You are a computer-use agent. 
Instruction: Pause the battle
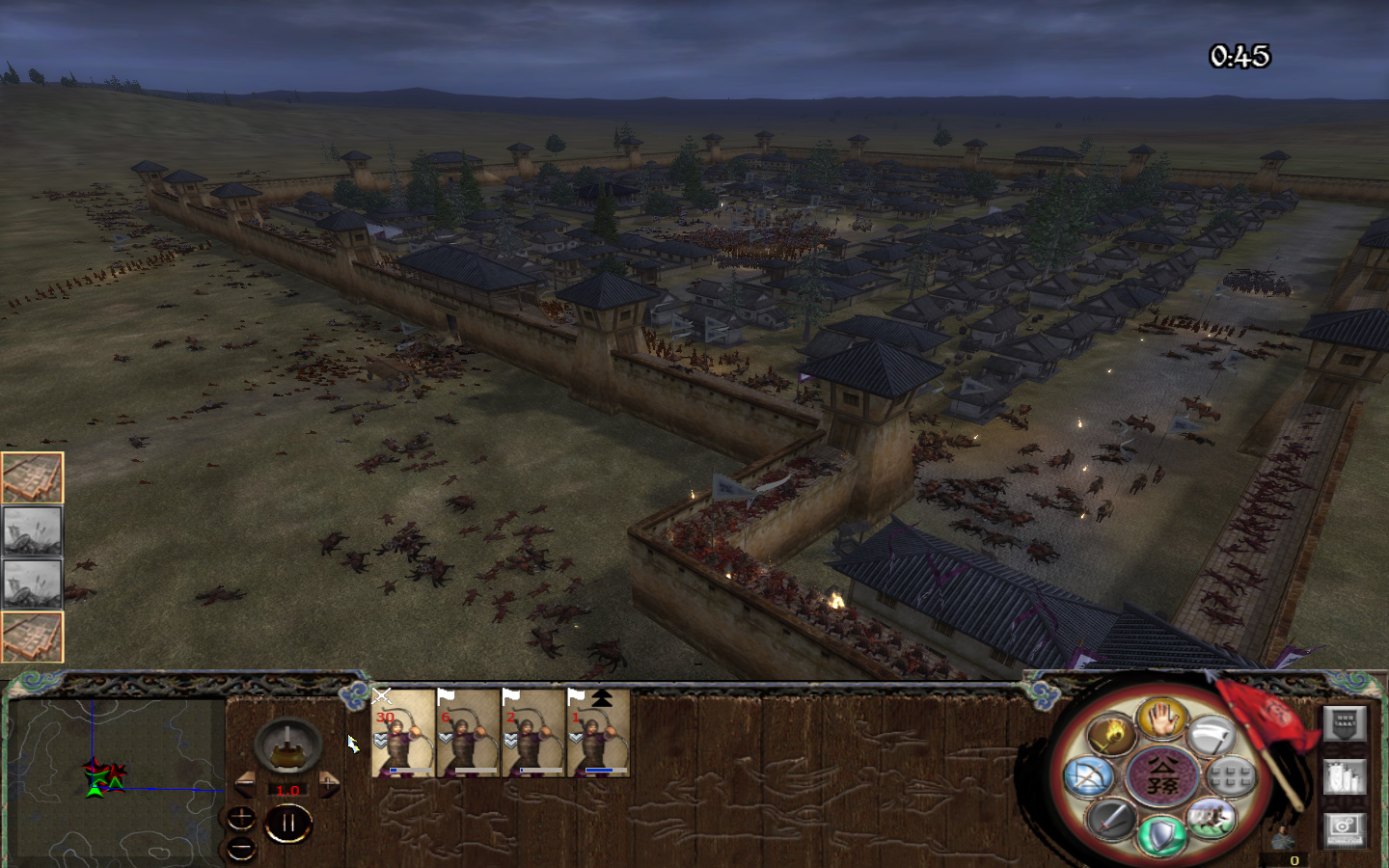click(x=289, y=822)
